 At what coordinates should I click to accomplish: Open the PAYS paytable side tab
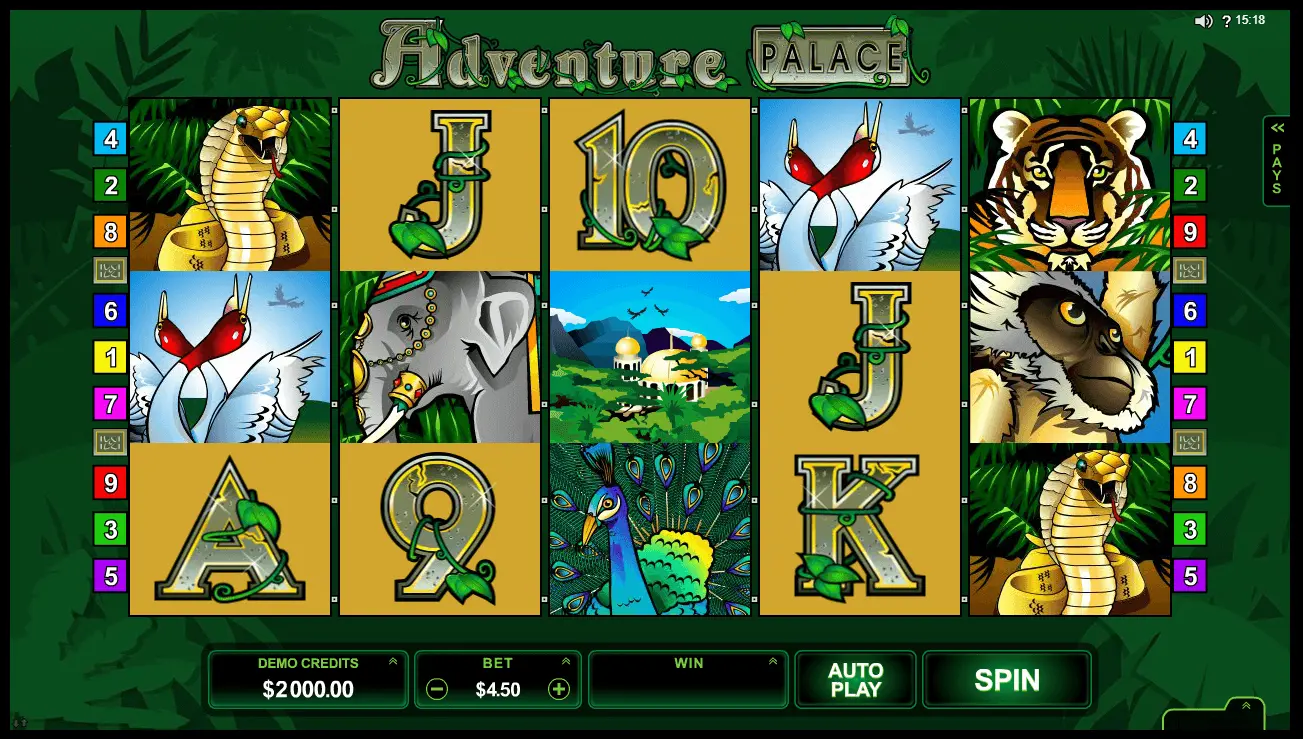tap(1276, 161)
